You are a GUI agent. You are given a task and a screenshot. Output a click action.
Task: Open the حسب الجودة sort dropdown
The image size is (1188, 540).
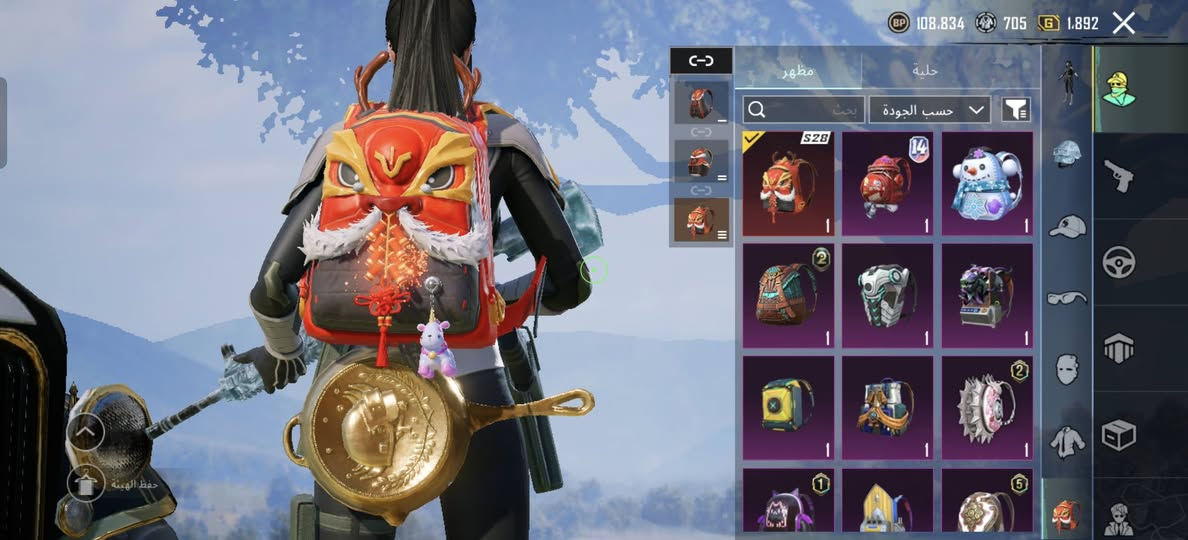pos(929,109)
